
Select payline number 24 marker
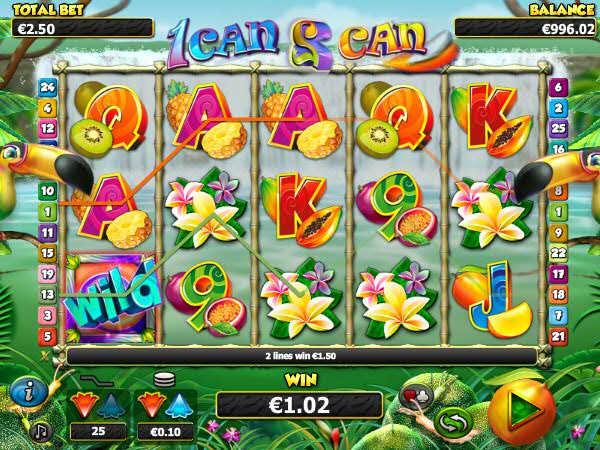pos(46,87)
